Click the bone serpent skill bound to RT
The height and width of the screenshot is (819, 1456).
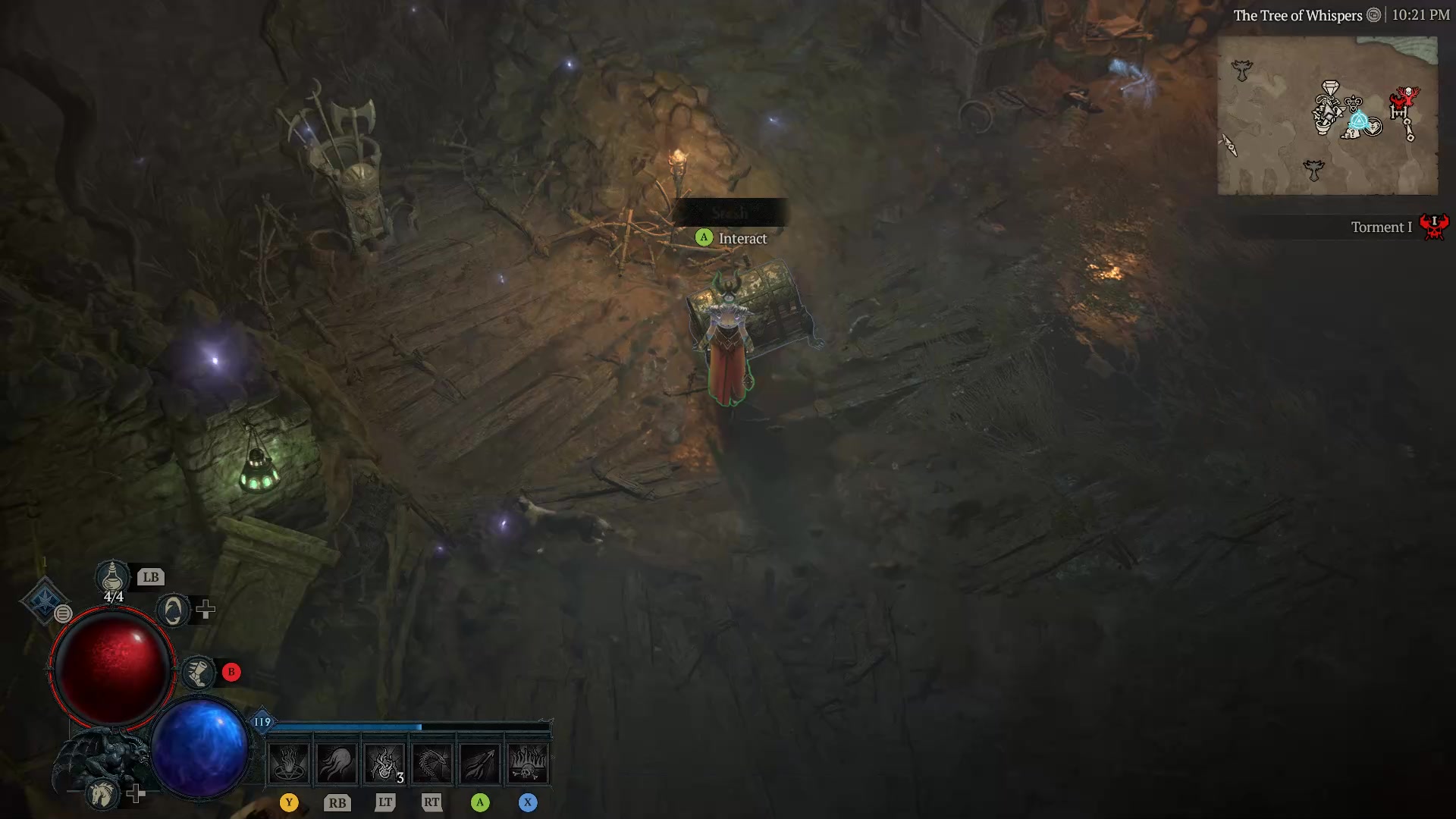click(432, 762)
